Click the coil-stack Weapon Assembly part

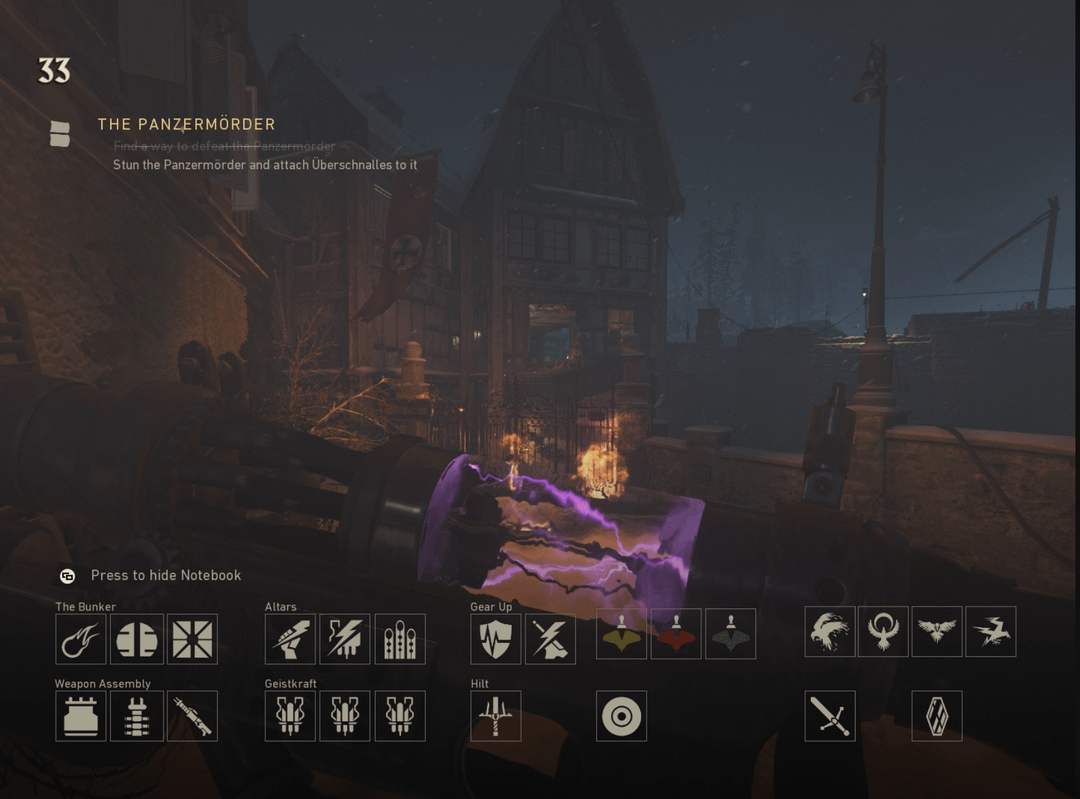(136, 716)
